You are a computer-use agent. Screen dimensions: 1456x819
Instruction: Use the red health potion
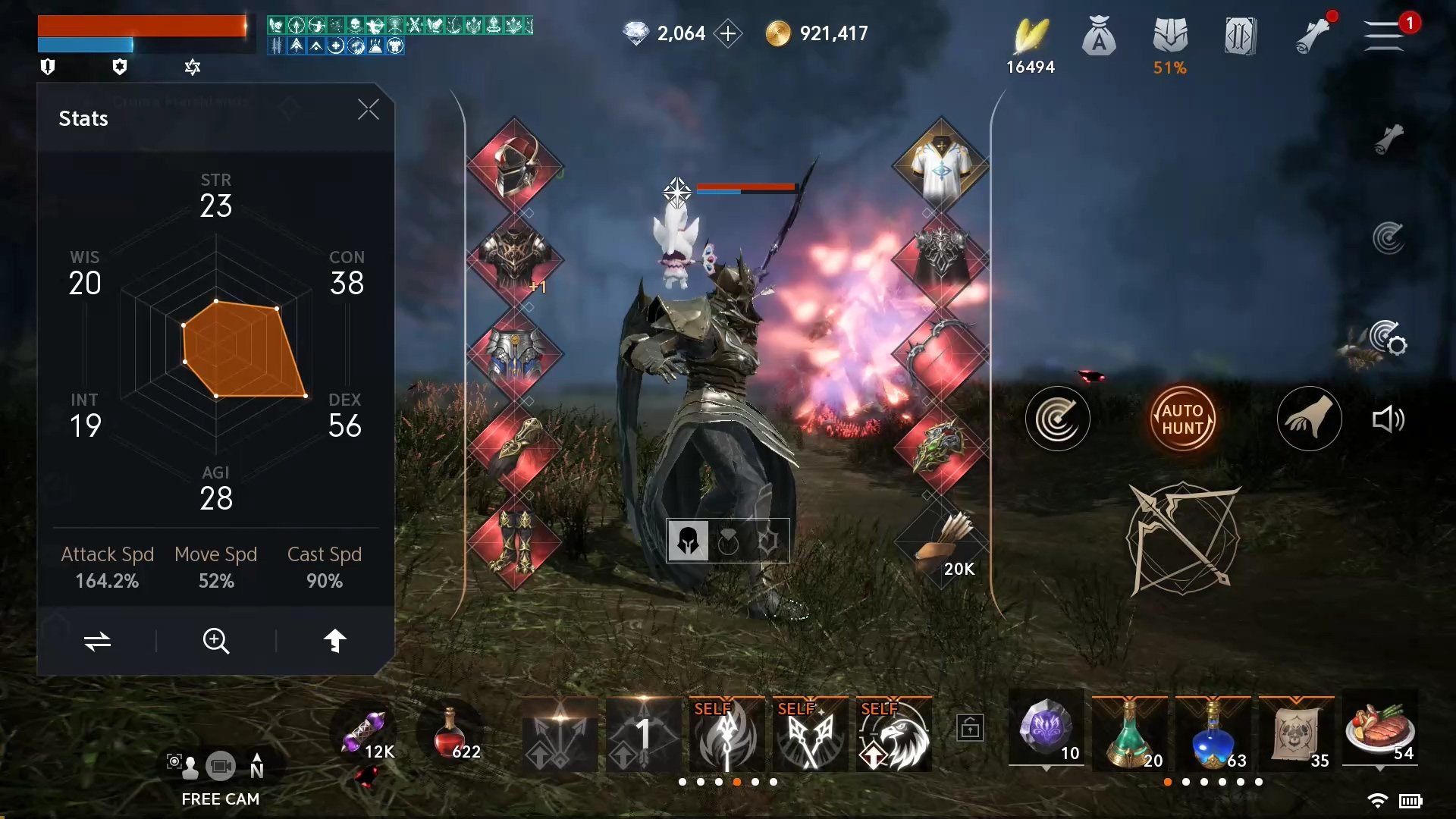click(x=450, y=734)
